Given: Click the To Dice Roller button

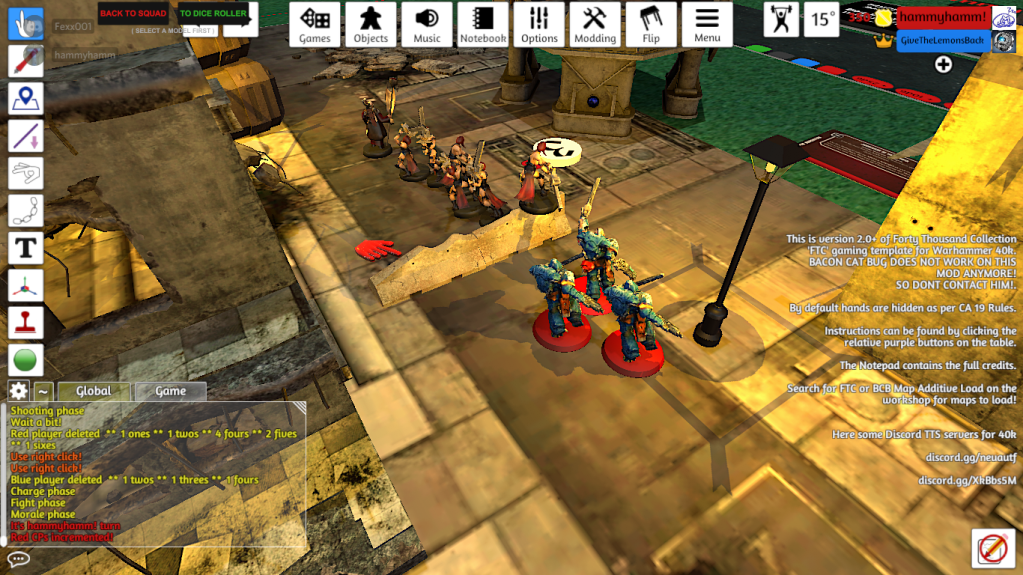Looking at the screenshot, I should (x=213, y=14).
